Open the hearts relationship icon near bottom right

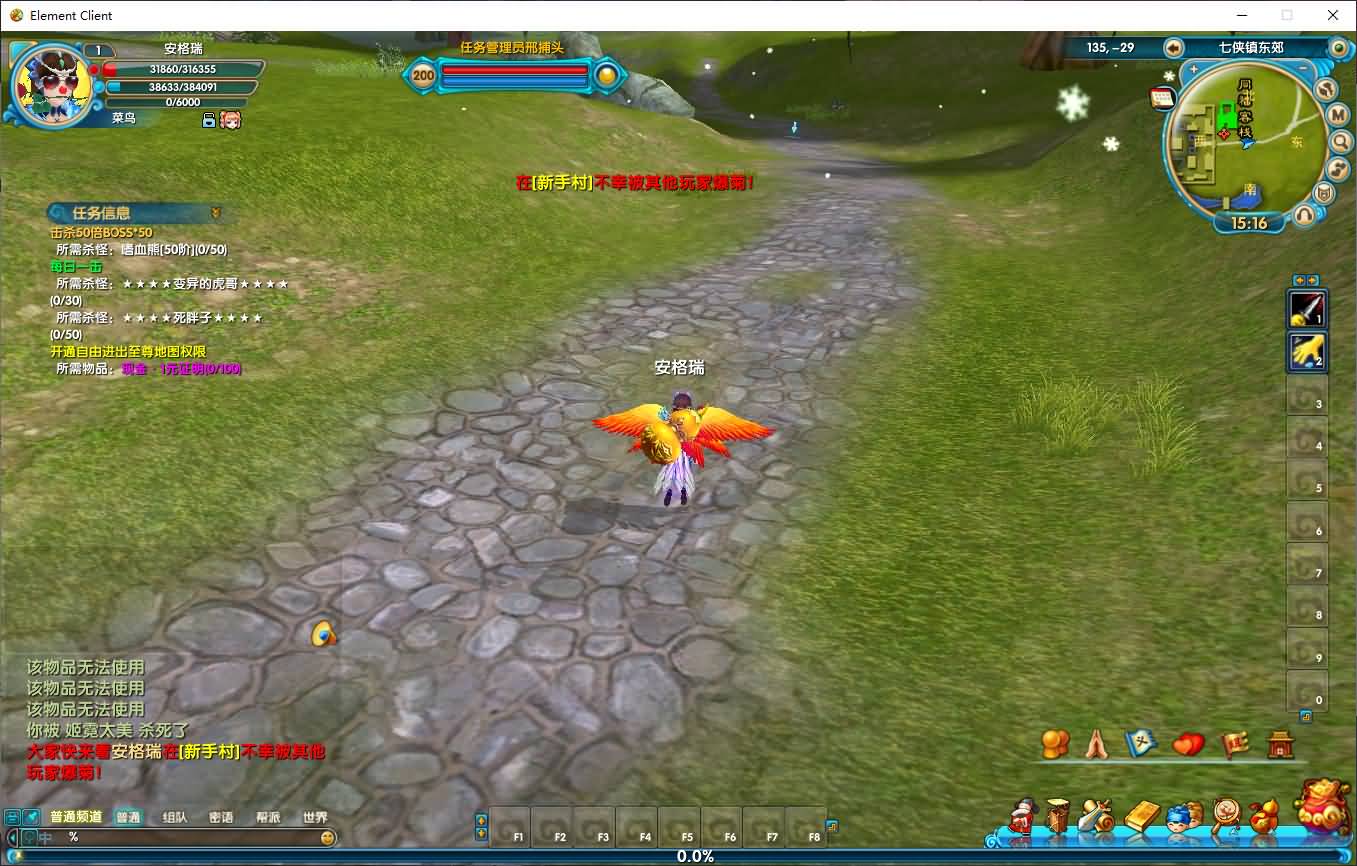click(1187, 744)
